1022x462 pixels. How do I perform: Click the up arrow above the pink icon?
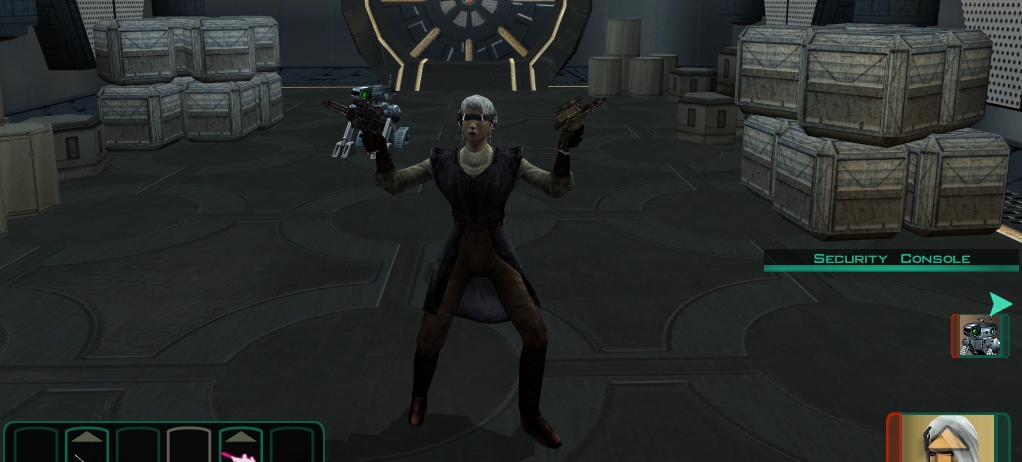241,435
